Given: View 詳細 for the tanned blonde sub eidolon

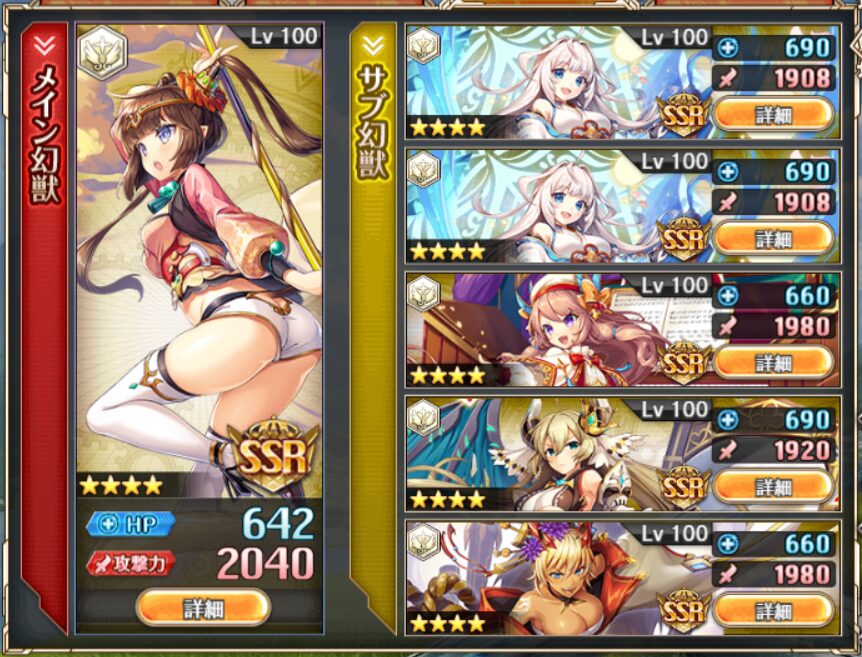Looking at the screenshot, I should [773, 609].
